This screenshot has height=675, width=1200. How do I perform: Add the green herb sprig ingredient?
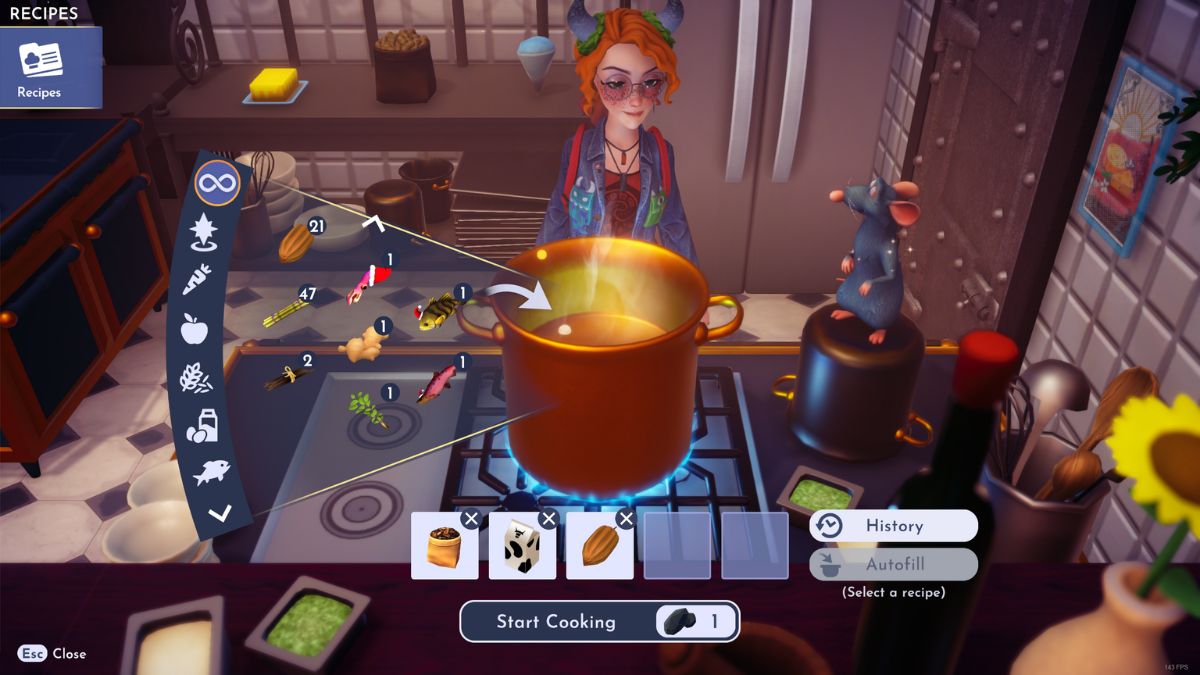tap(366, 408)
